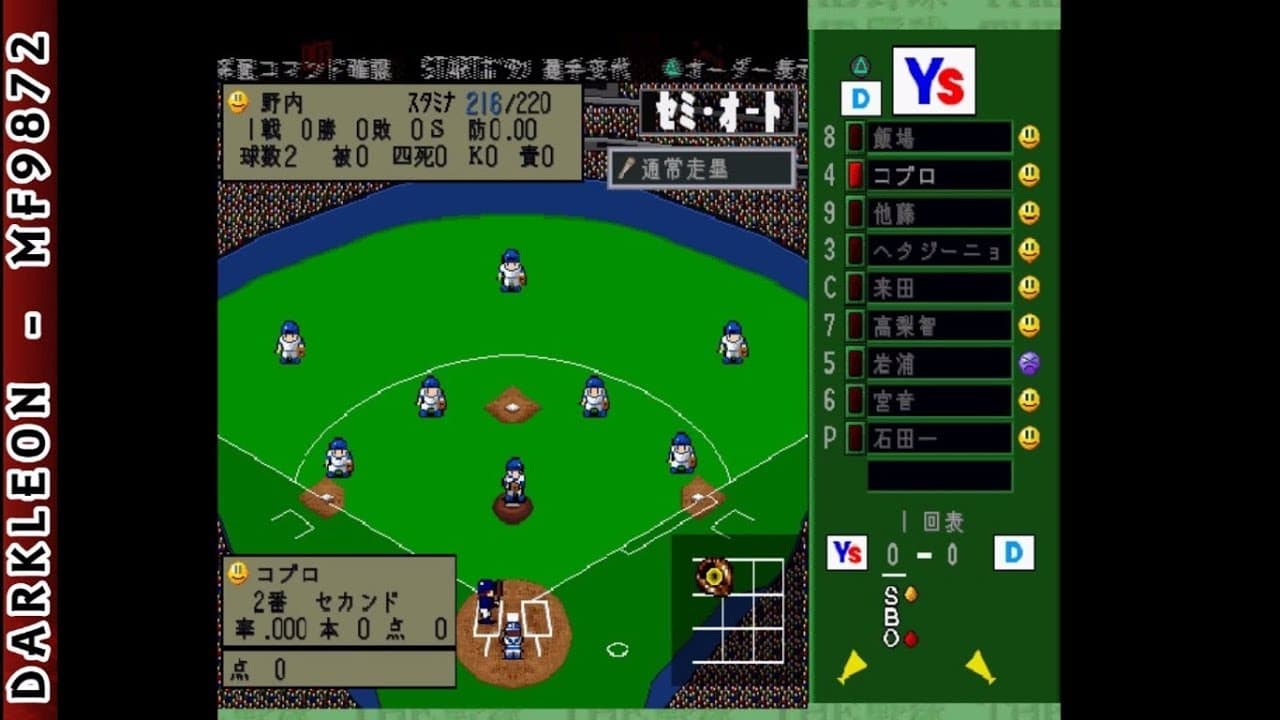Click the red stamina bar beside 高梨智
This screenshot has height=720, width=1280.
[855, 325]
